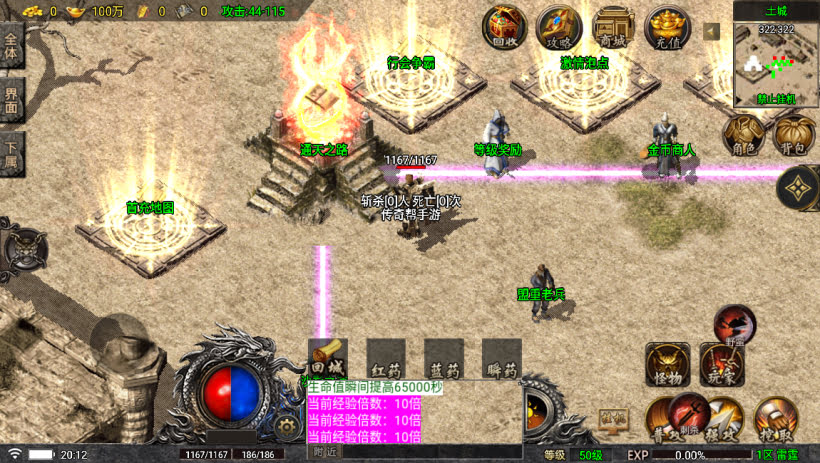Open the 角色 character sheet
The image size is (820, 463).
tap(743, 134)
